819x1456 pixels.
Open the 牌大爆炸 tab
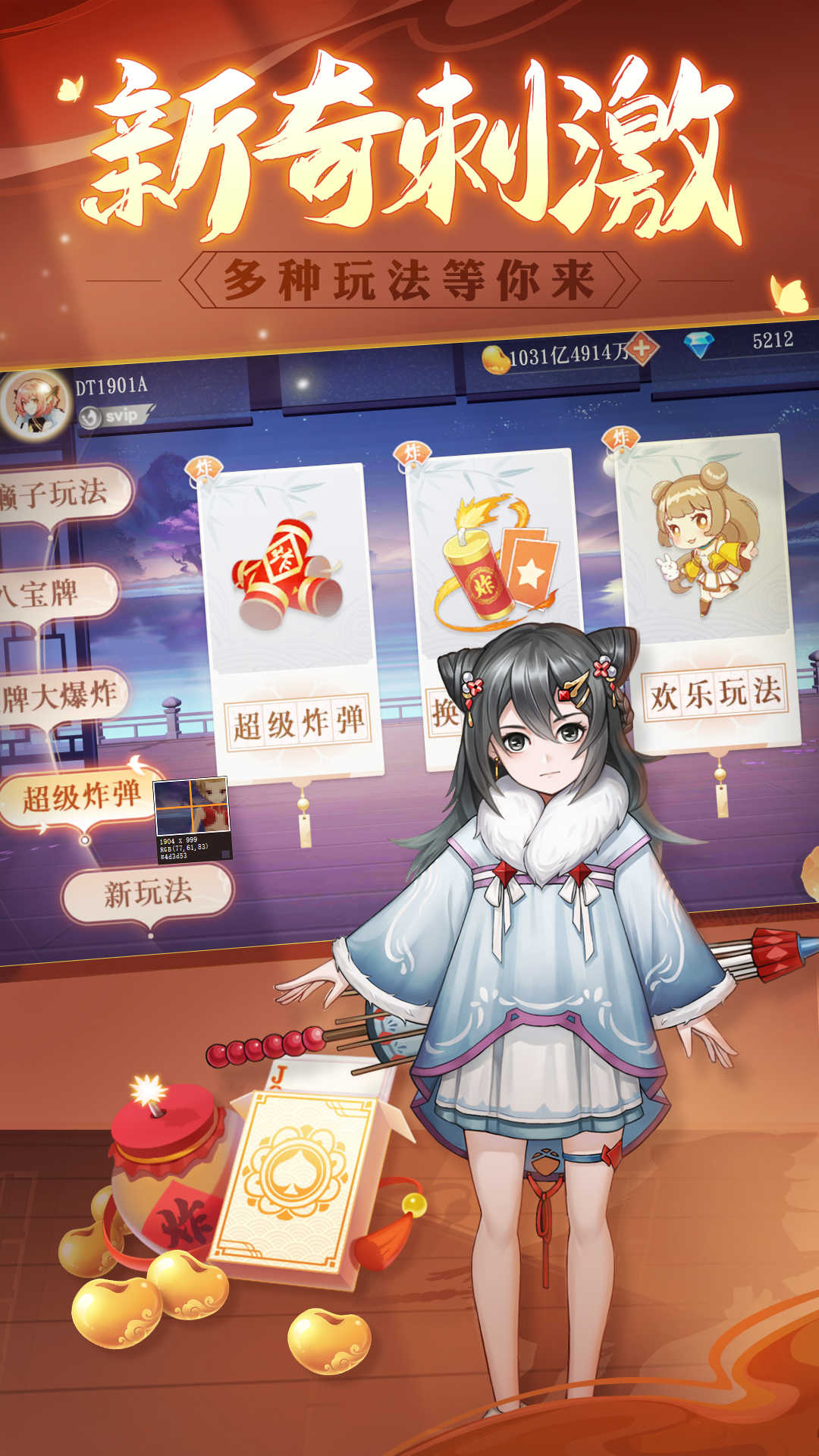61,696
